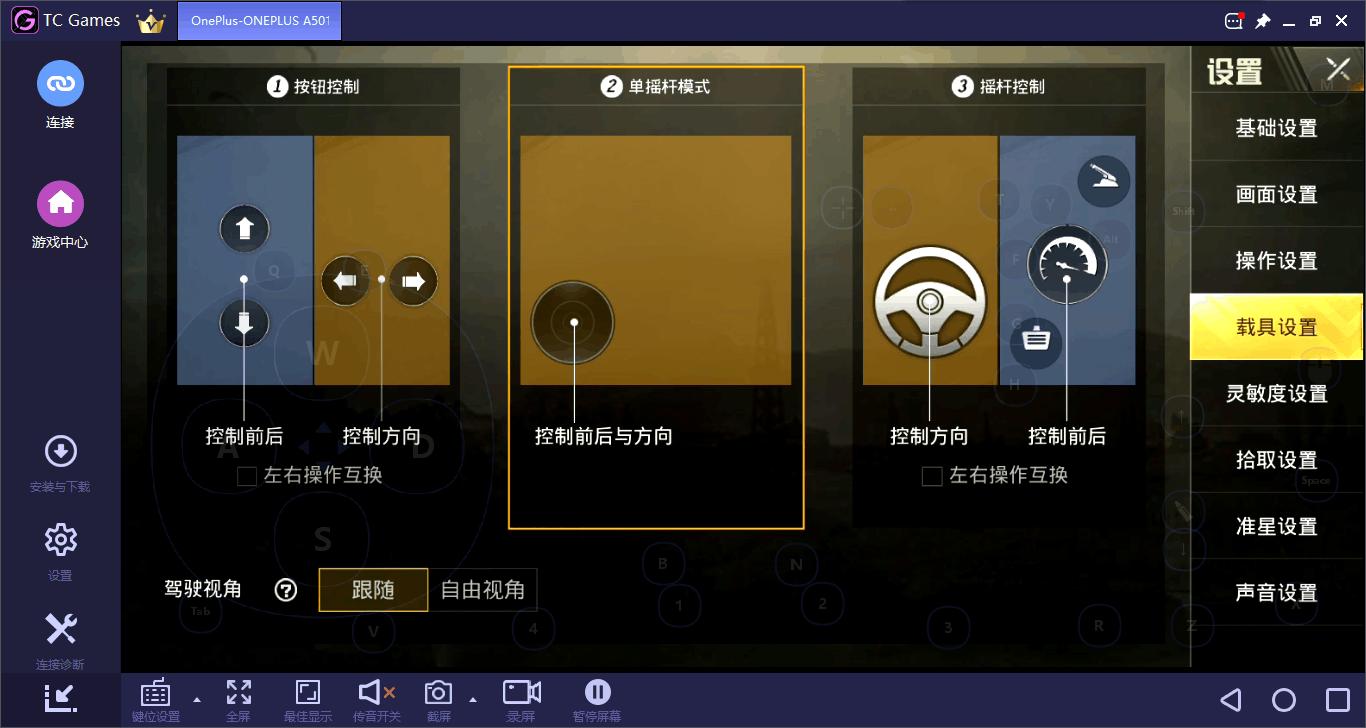Open 键位设置 keyboard mapping settings

[155, 697]
